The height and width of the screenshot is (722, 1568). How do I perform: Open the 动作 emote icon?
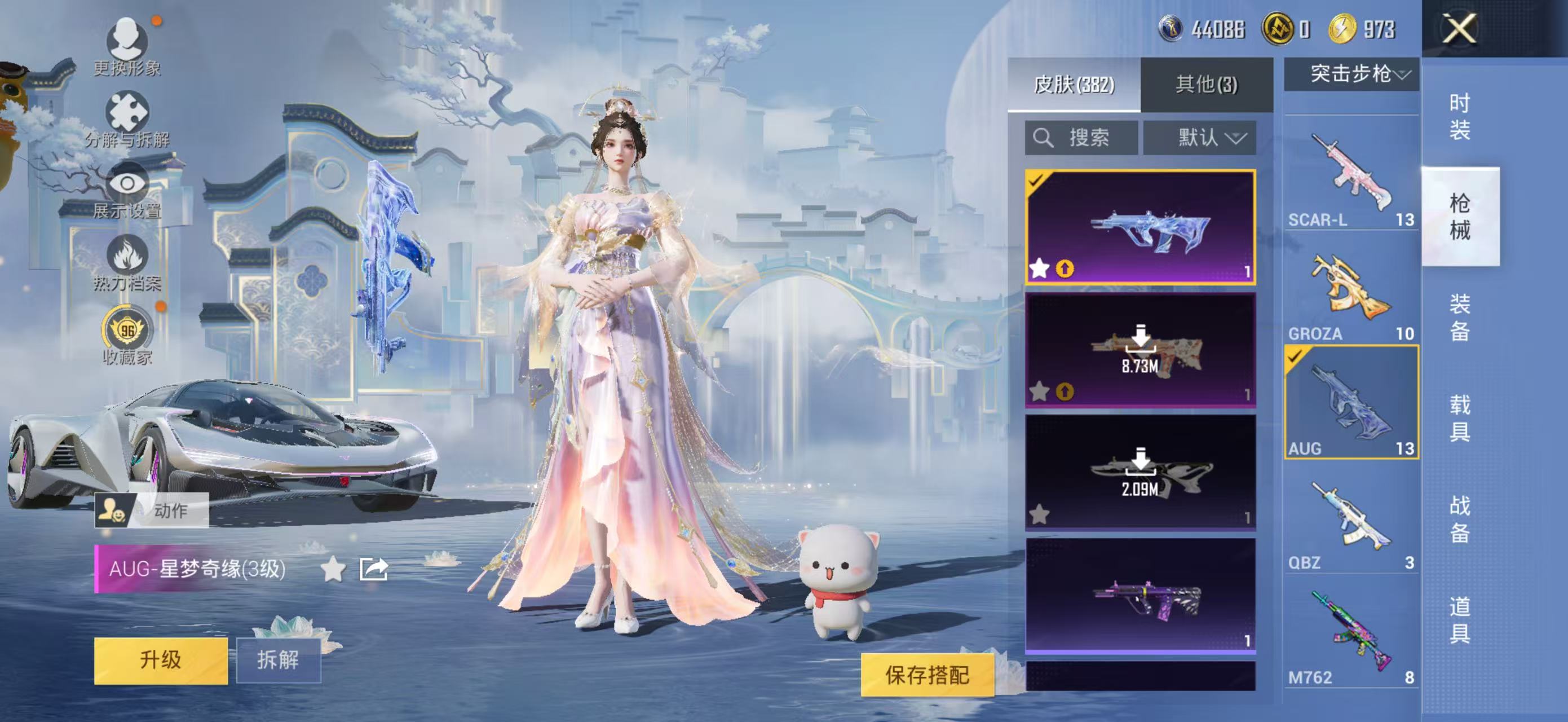(113, 512)
